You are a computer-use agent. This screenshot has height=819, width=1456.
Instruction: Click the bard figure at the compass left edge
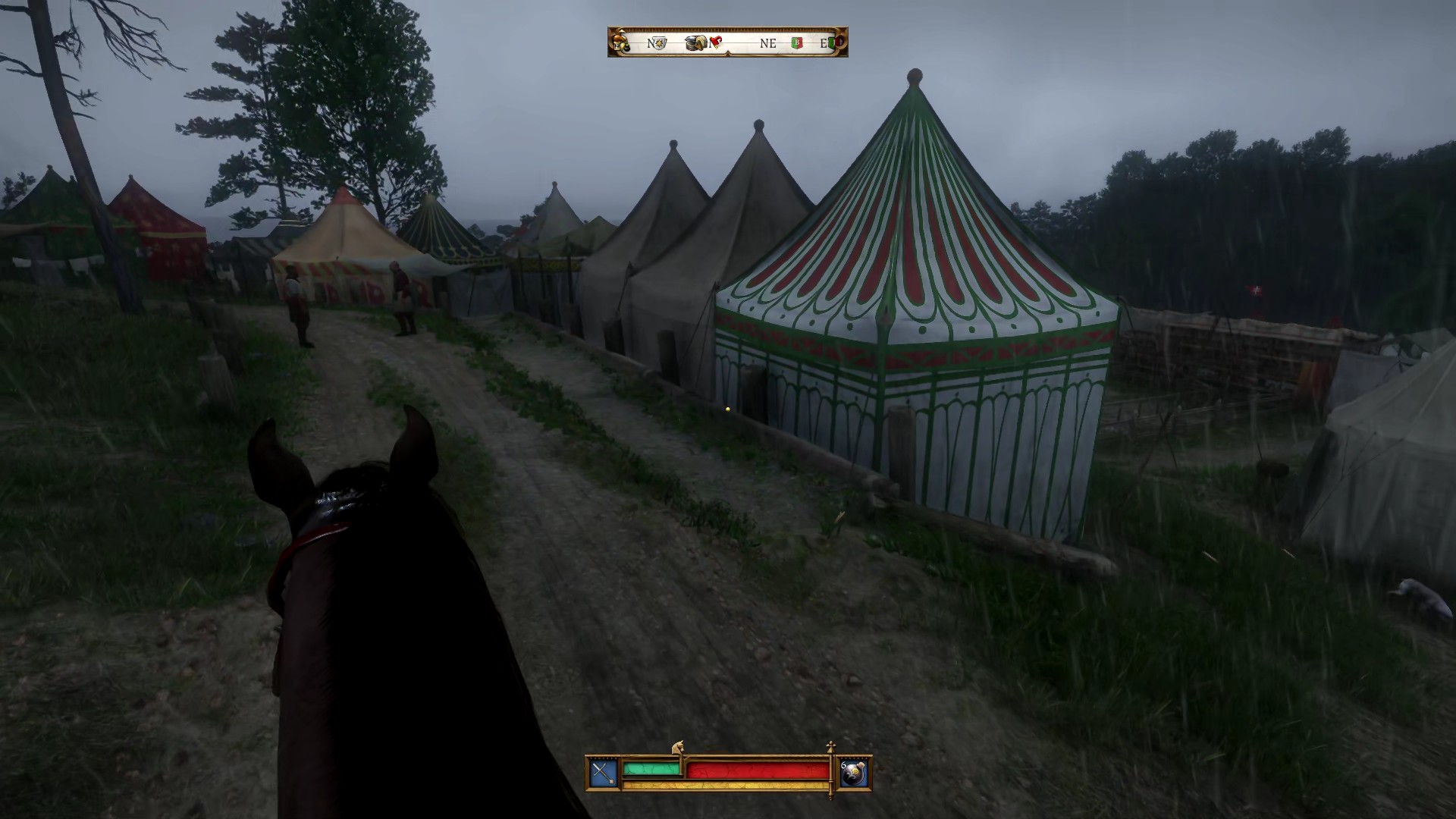[620, 43]
